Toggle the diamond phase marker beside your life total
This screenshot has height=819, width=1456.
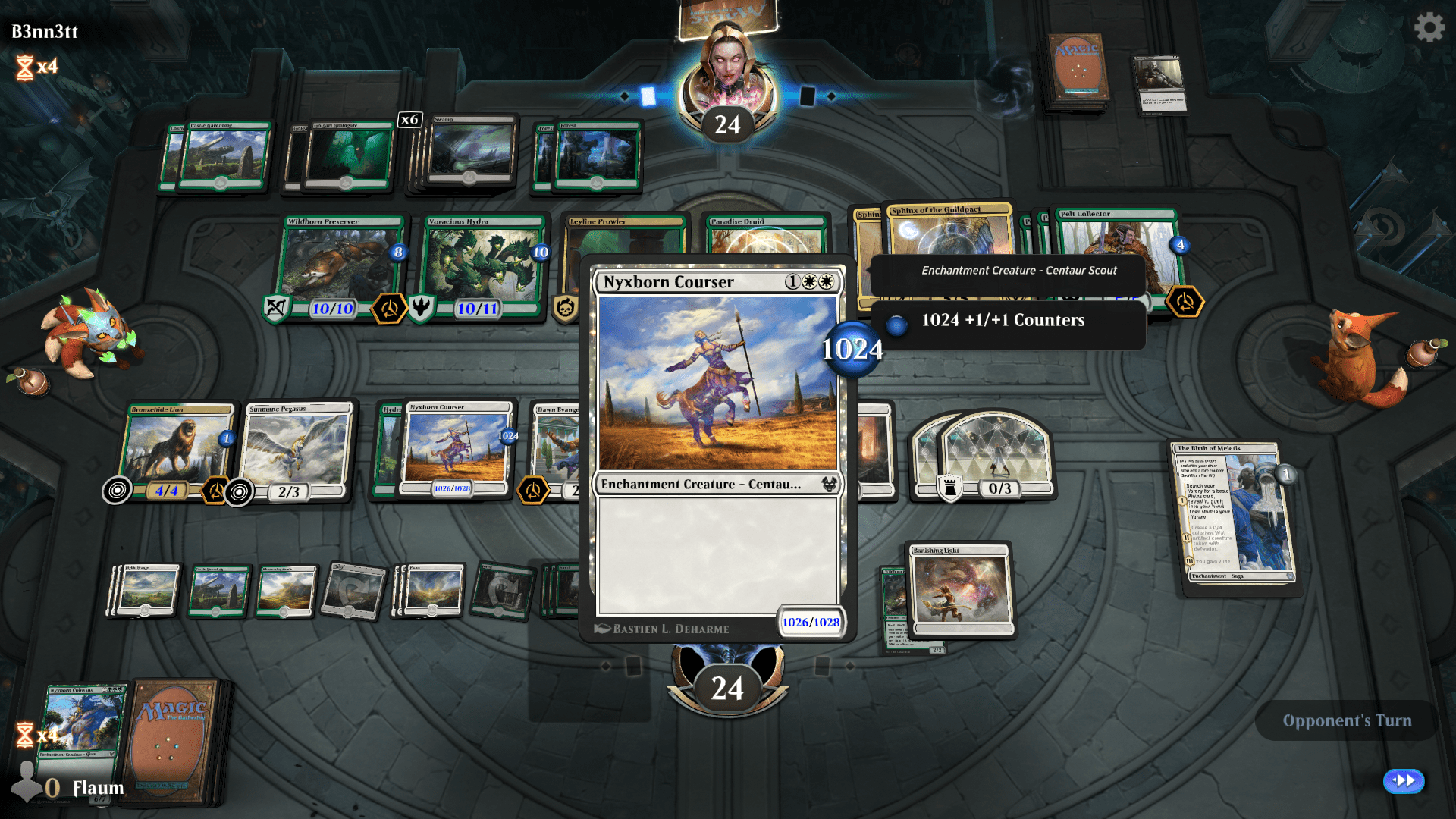(606, 665)
